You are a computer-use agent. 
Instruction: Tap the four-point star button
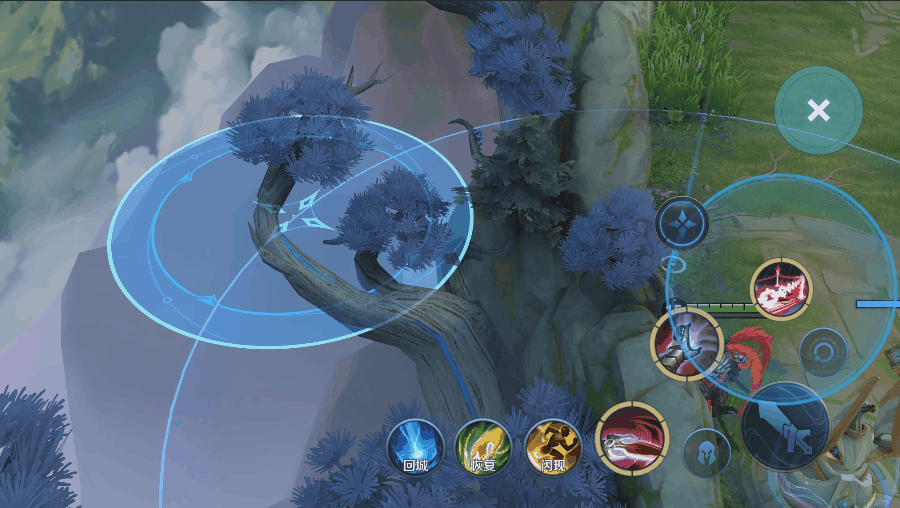(682, 222)
